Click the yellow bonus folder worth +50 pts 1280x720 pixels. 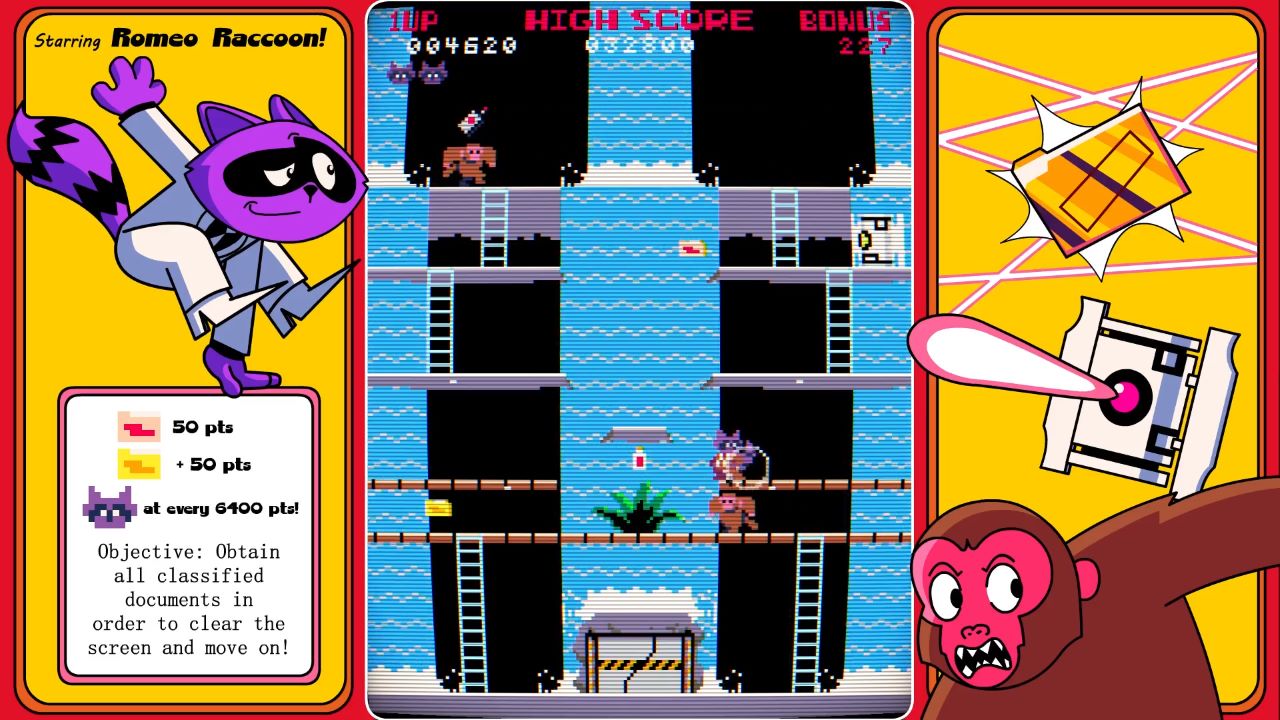click(x=138, y=463)
